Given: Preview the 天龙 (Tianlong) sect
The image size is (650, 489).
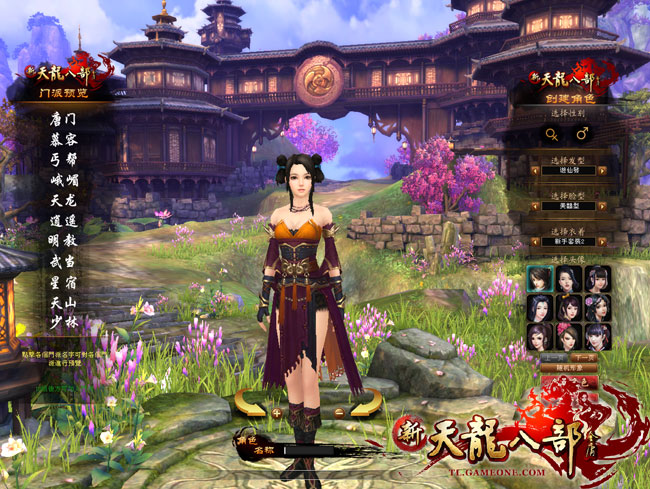Looking at the screenshot, I should pos(63,200).
